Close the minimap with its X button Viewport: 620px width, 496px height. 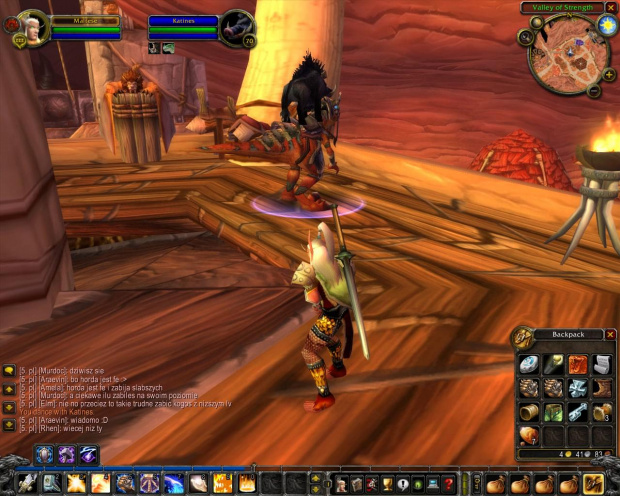pos(611,8)
